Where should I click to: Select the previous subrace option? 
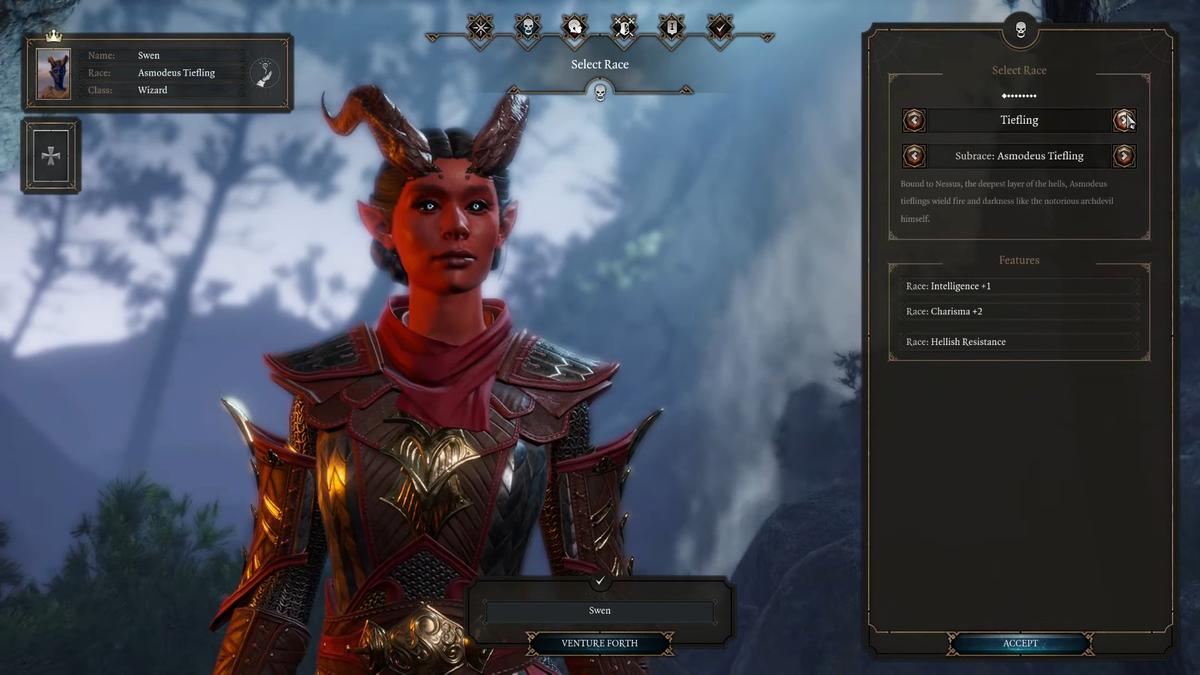point(914,156)
